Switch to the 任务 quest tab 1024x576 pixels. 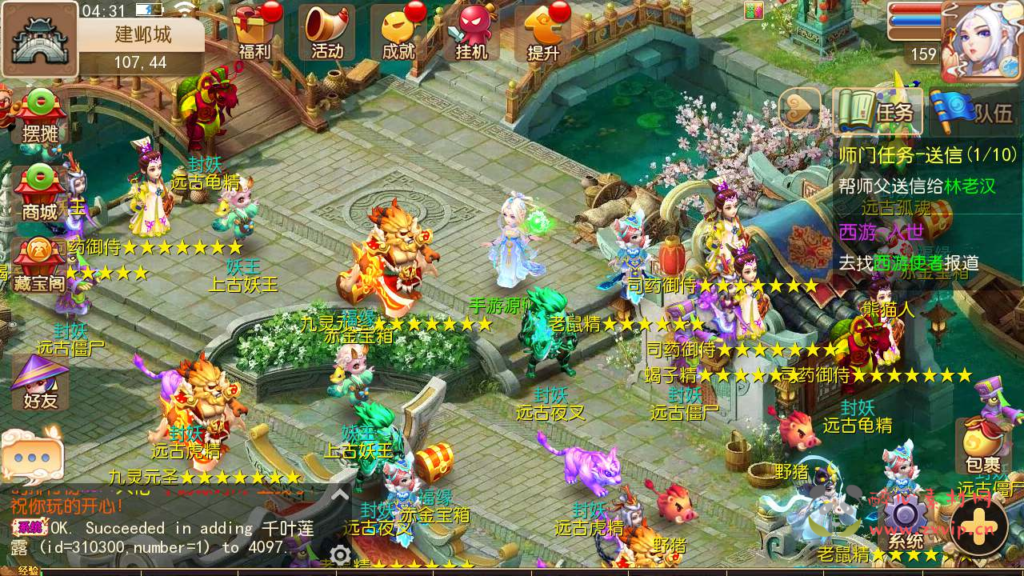tap(878, 112)
